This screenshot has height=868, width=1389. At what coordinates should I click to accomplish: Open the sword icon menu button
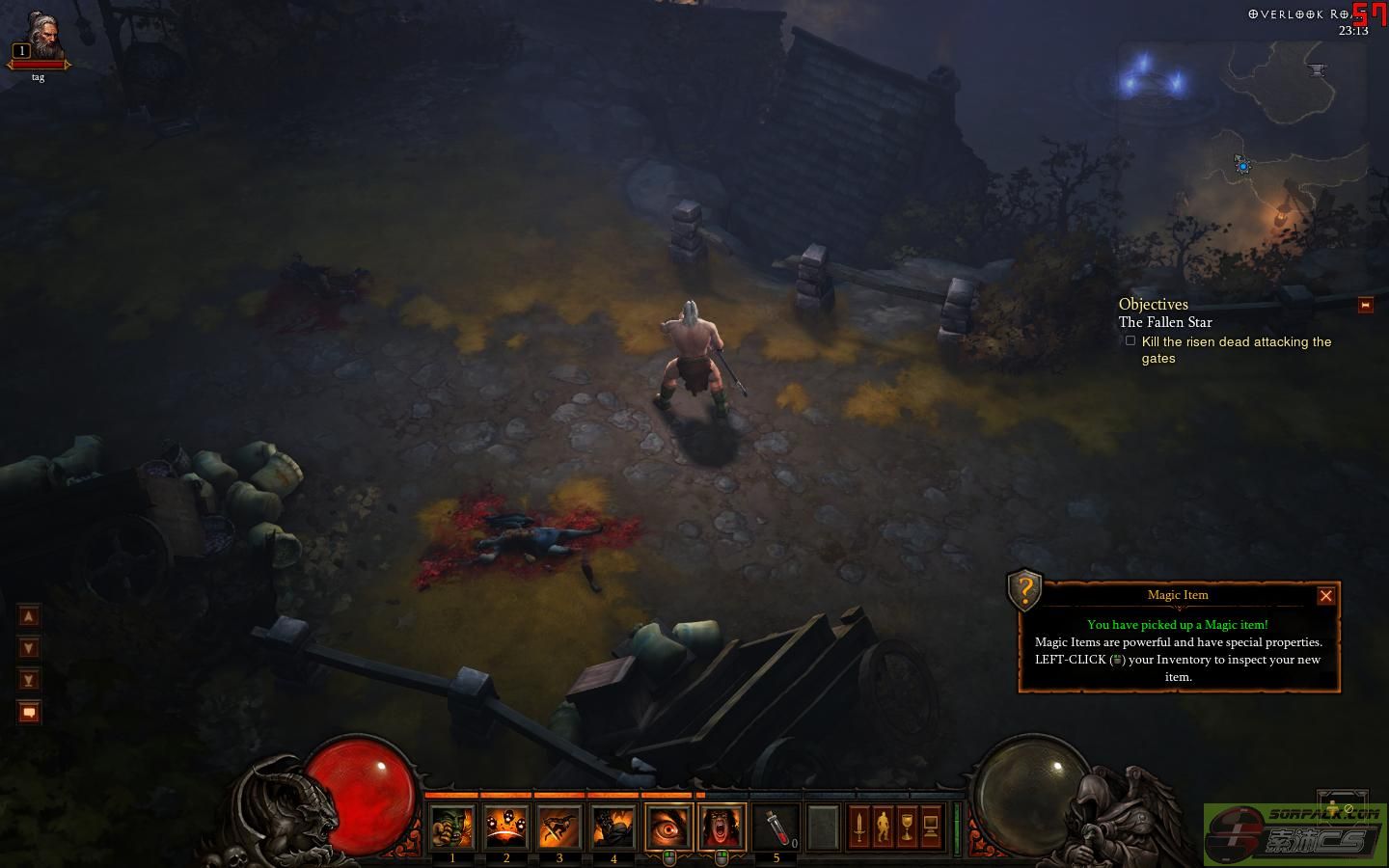(858, 827)
